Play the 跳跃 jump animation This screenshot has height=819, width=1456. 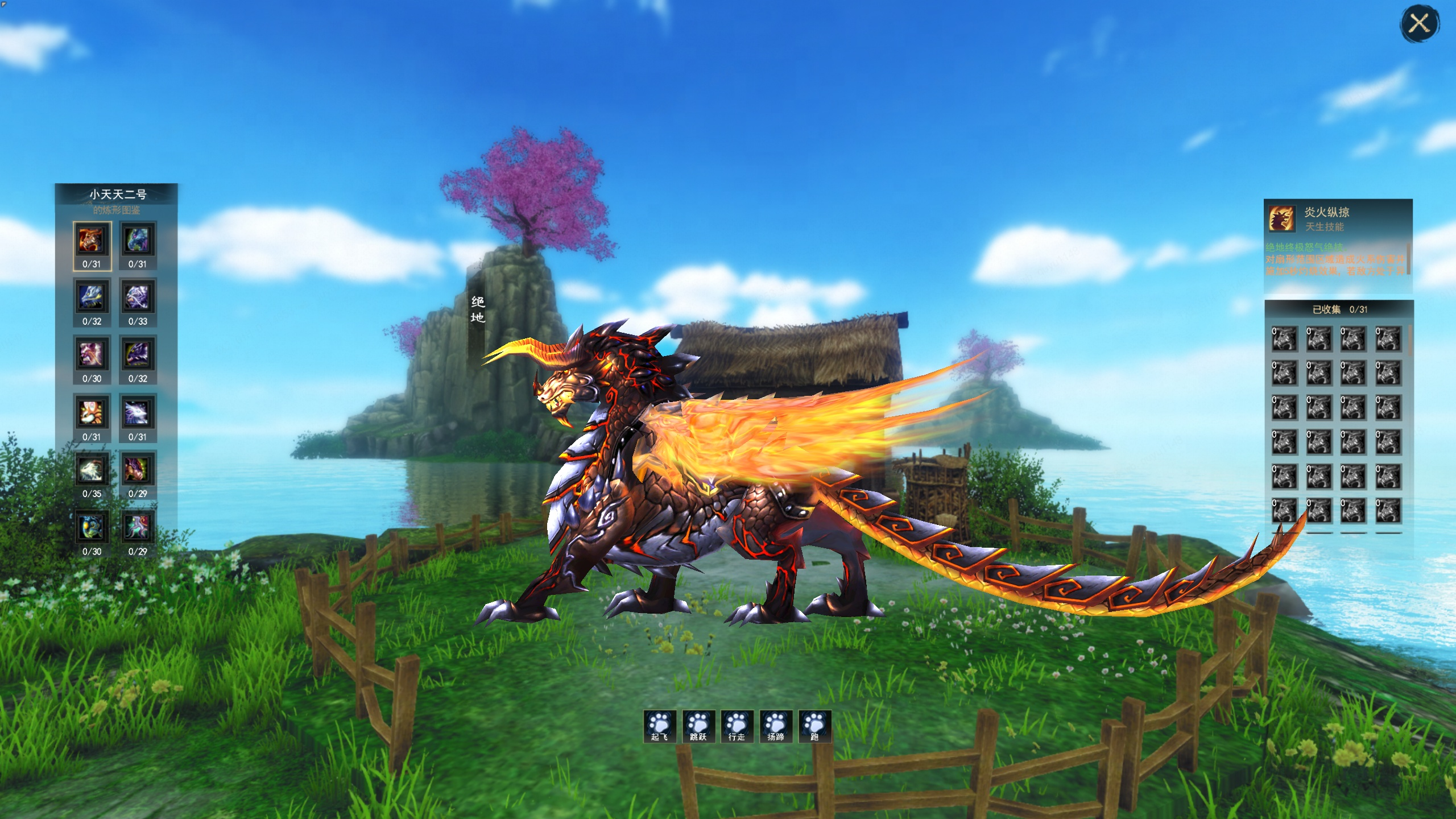698,726
